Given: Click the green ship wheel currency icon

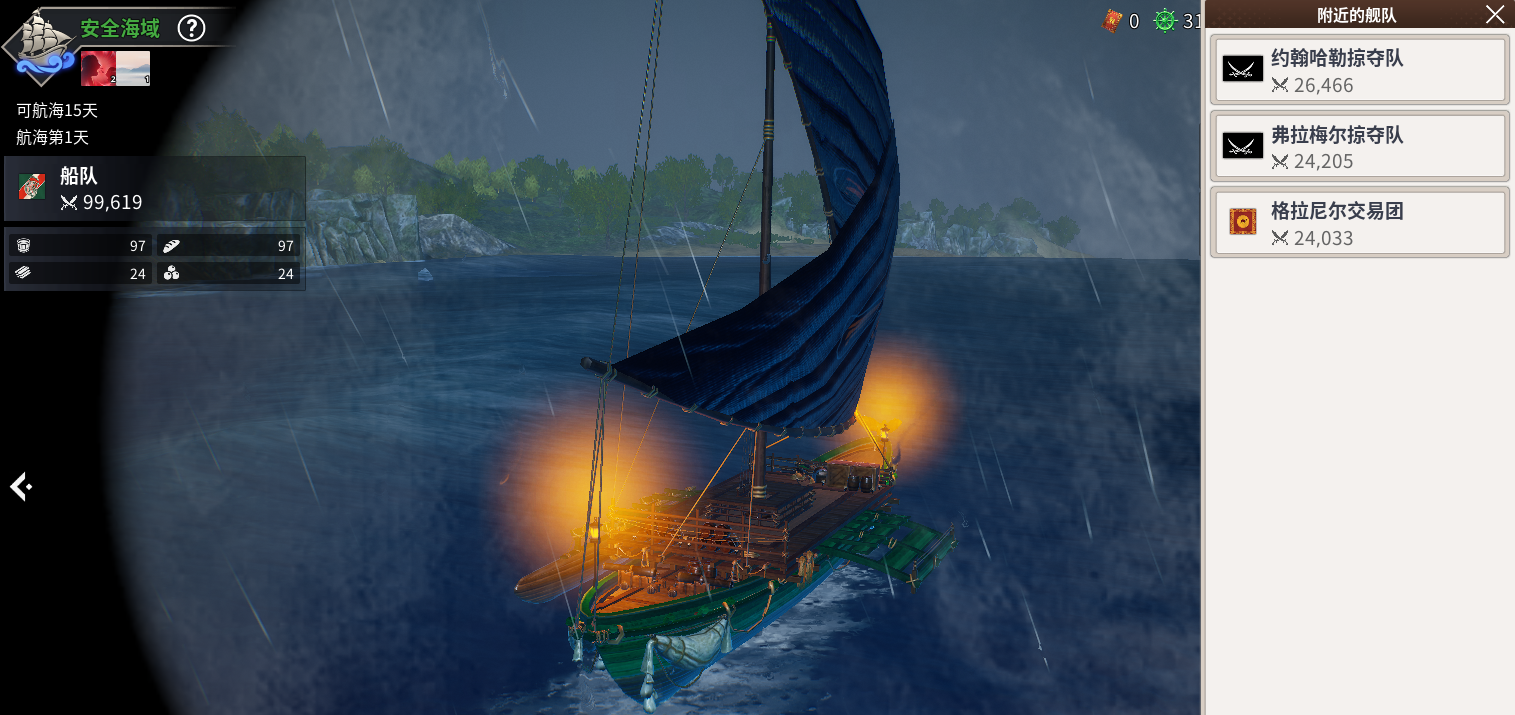Looking at the screenshot, I should click(x=1165, y=20).
